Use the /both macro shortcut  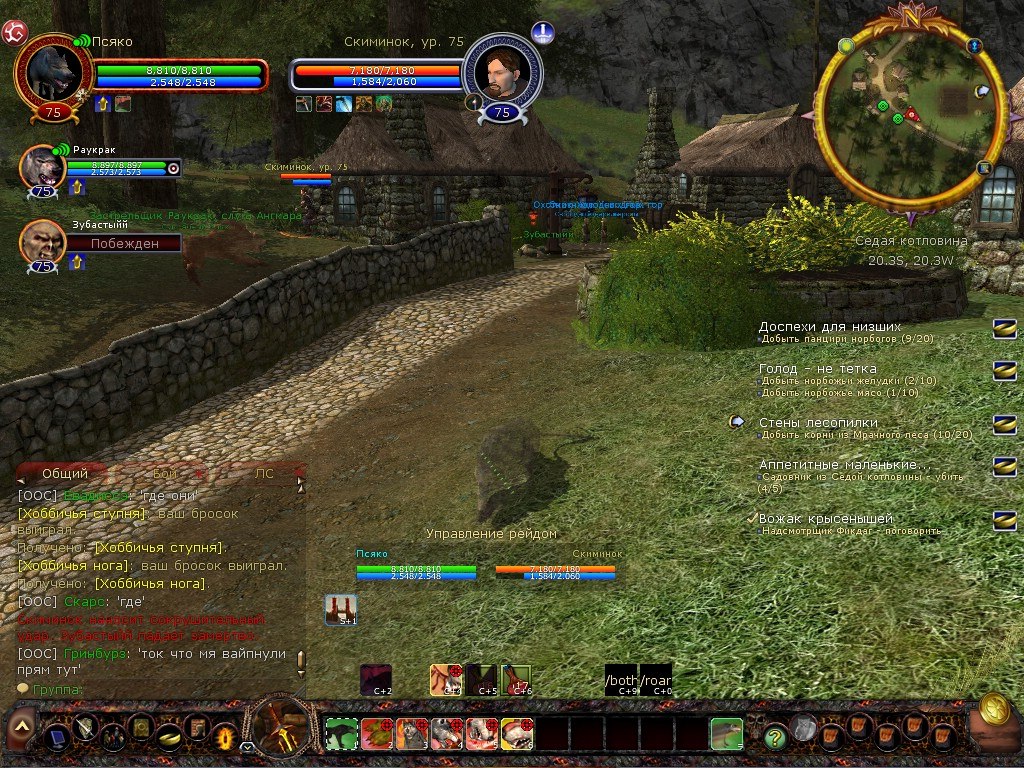(x=621, y=679)
